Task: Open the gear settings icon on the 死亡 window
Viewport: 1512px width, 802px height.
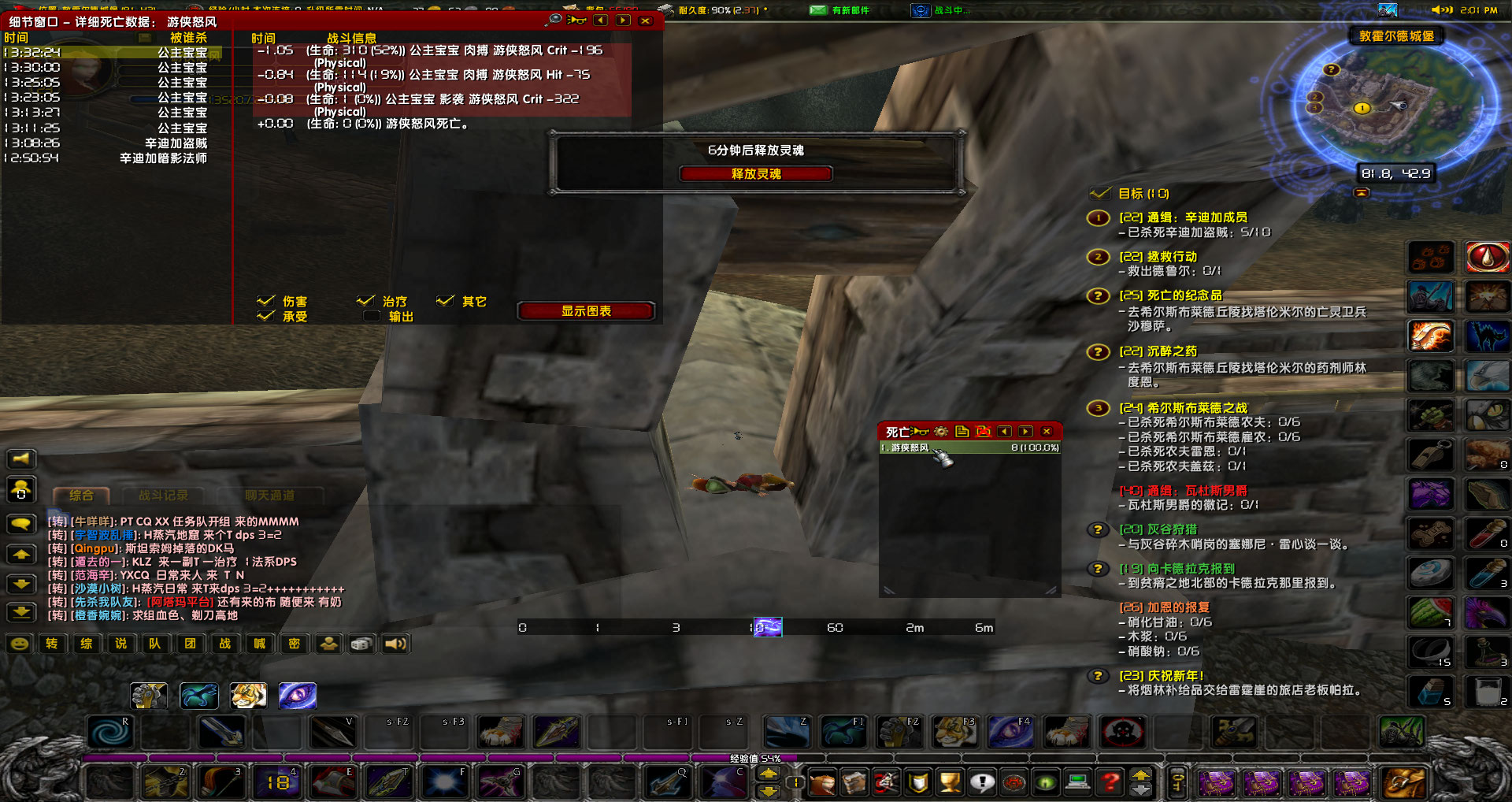Action: coord(940,432)
